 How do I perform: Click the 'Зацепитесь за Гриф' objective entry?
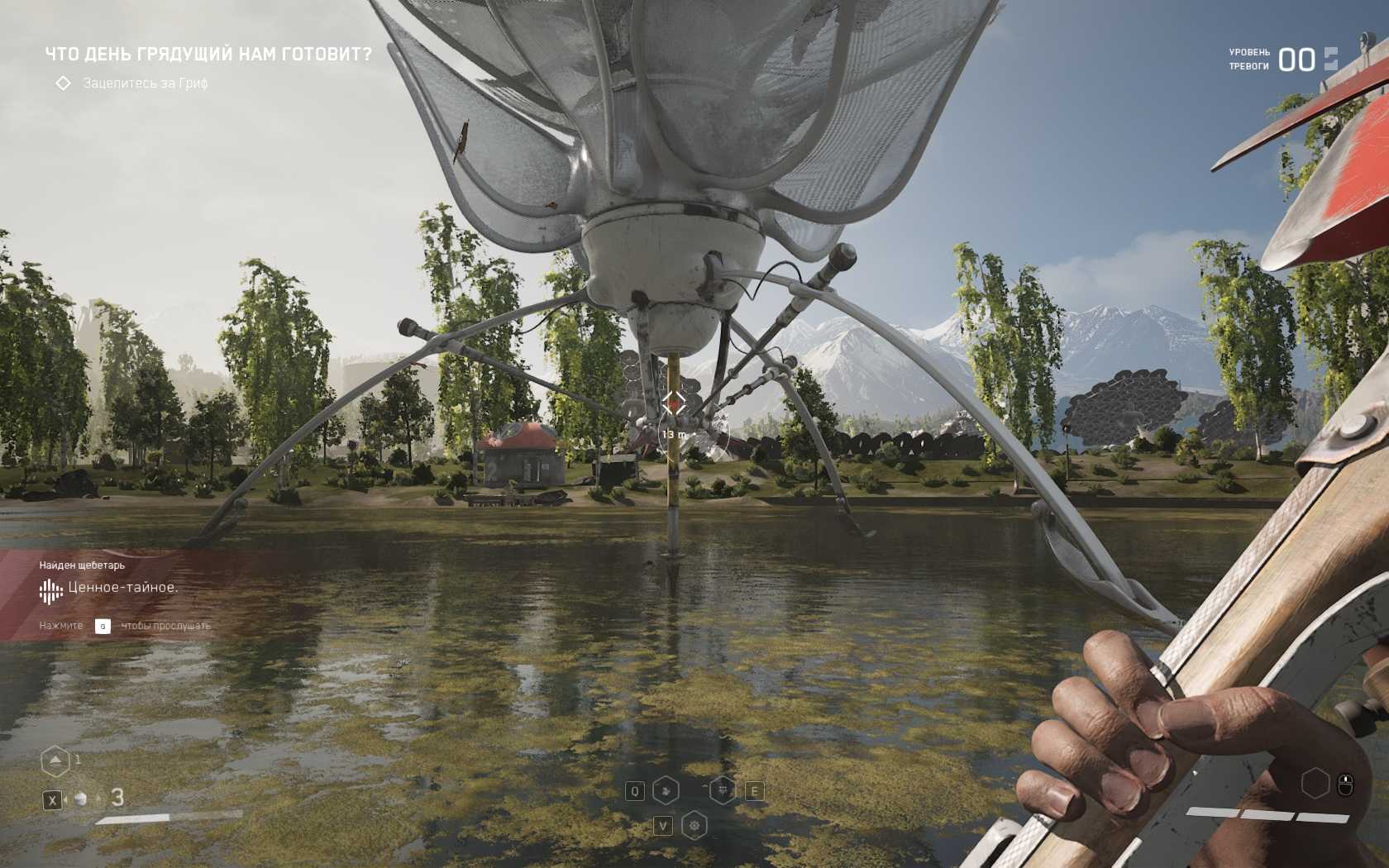click(145, 83)
